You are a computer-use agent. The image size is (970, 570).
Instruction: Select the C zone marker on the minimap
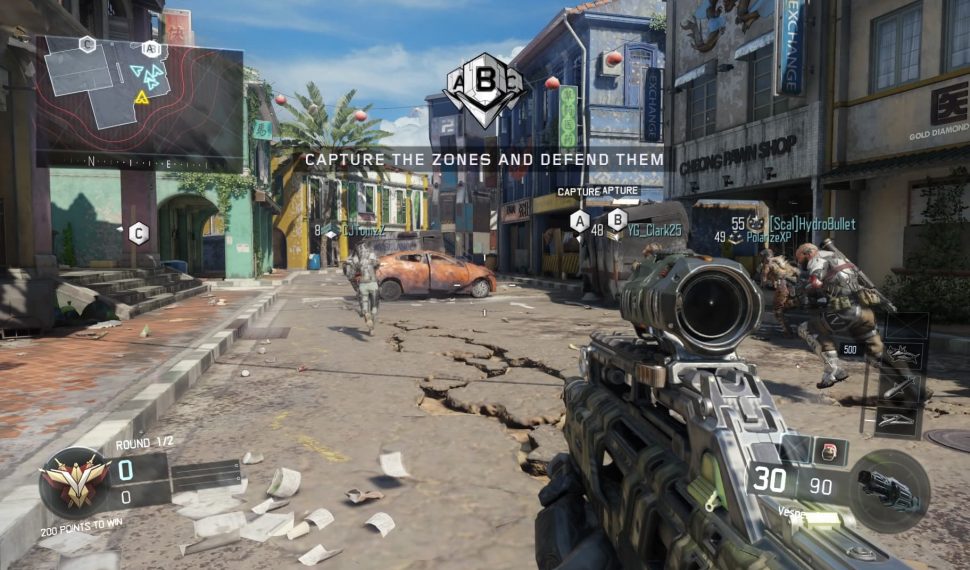click(87, 44)
